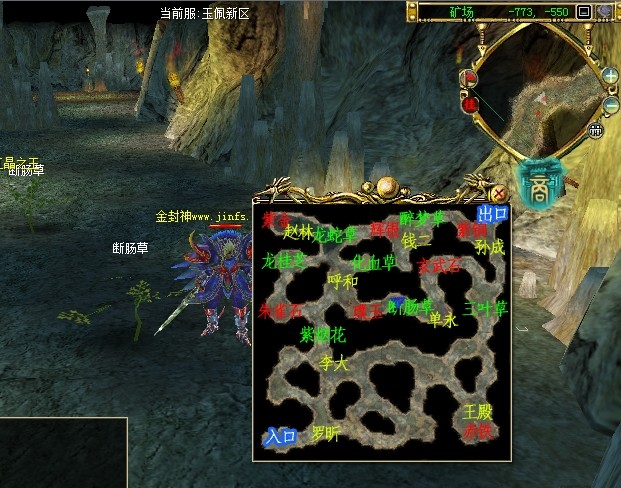The image size is (621, 488).
Task: Click the red 挂 auto-play button
Action: tap(469, 102)
